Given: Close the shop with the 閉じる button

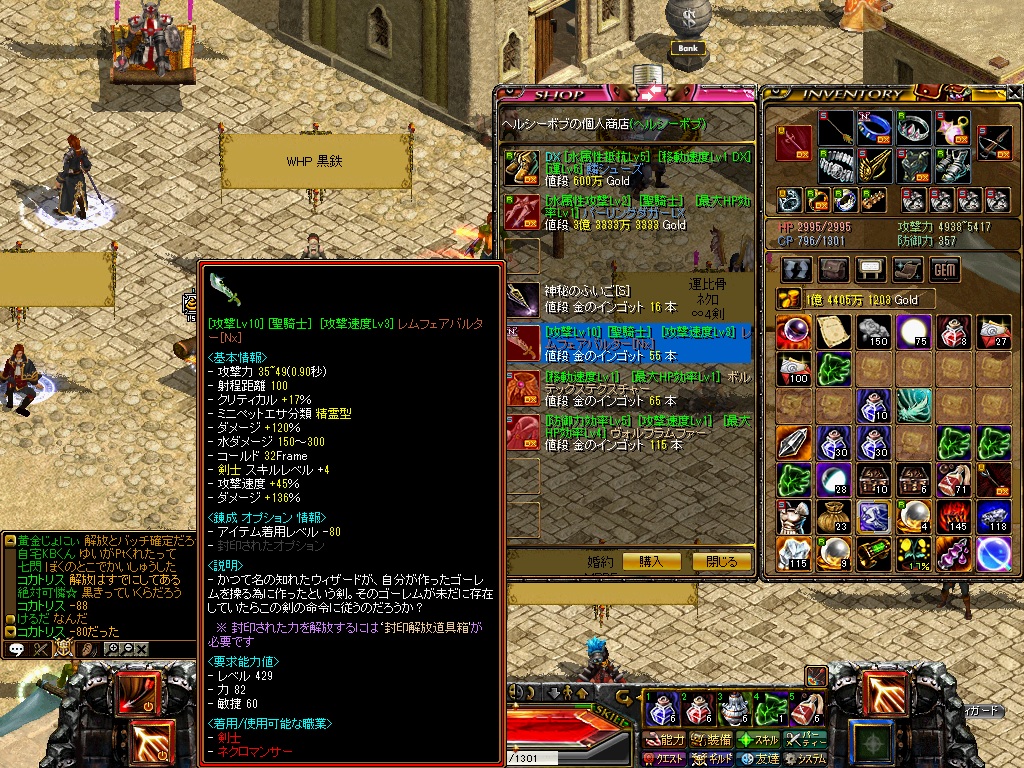Looking at the screenshot, I should [x=721, y=562].
